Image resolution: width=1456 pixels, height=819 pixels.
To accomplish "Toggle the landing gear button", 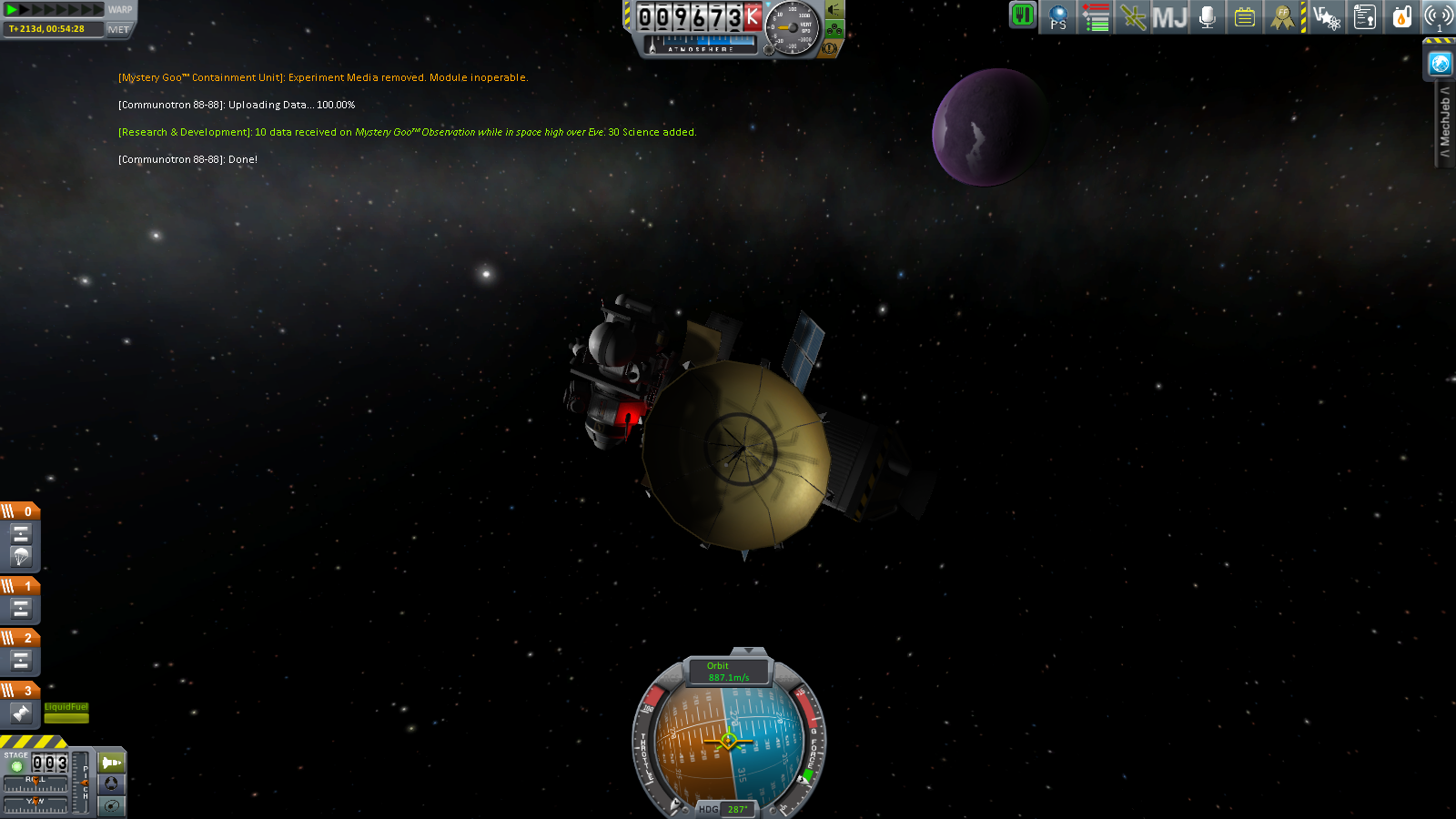I will (x=834, y=29).
